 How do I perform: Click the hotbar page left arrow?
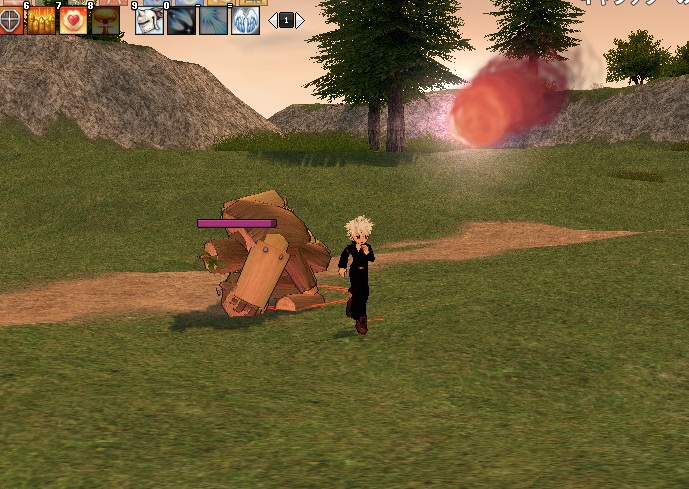[272, 20]
